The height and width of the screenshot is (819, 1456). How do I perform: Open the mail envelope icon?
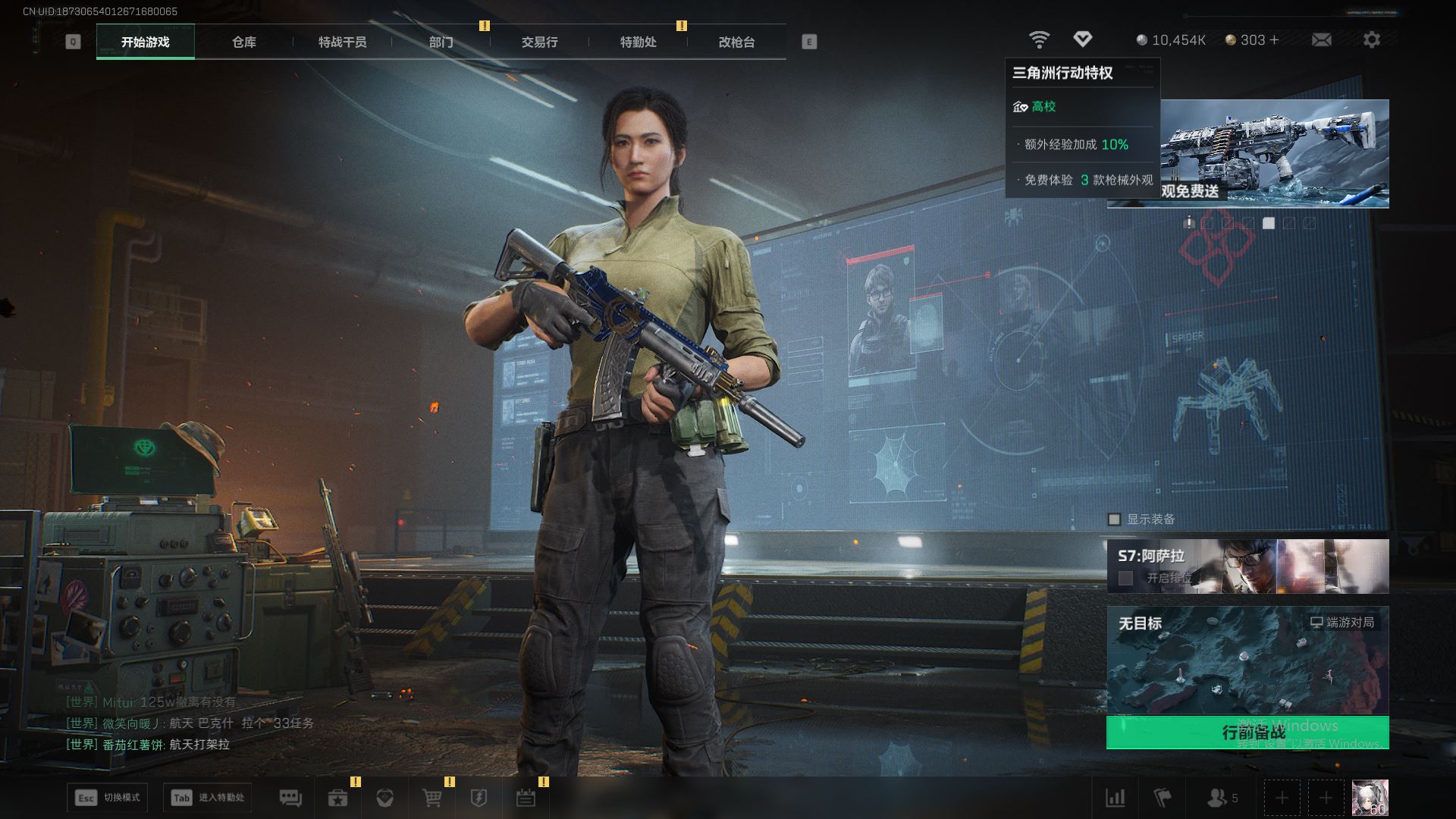[1321, 39]
